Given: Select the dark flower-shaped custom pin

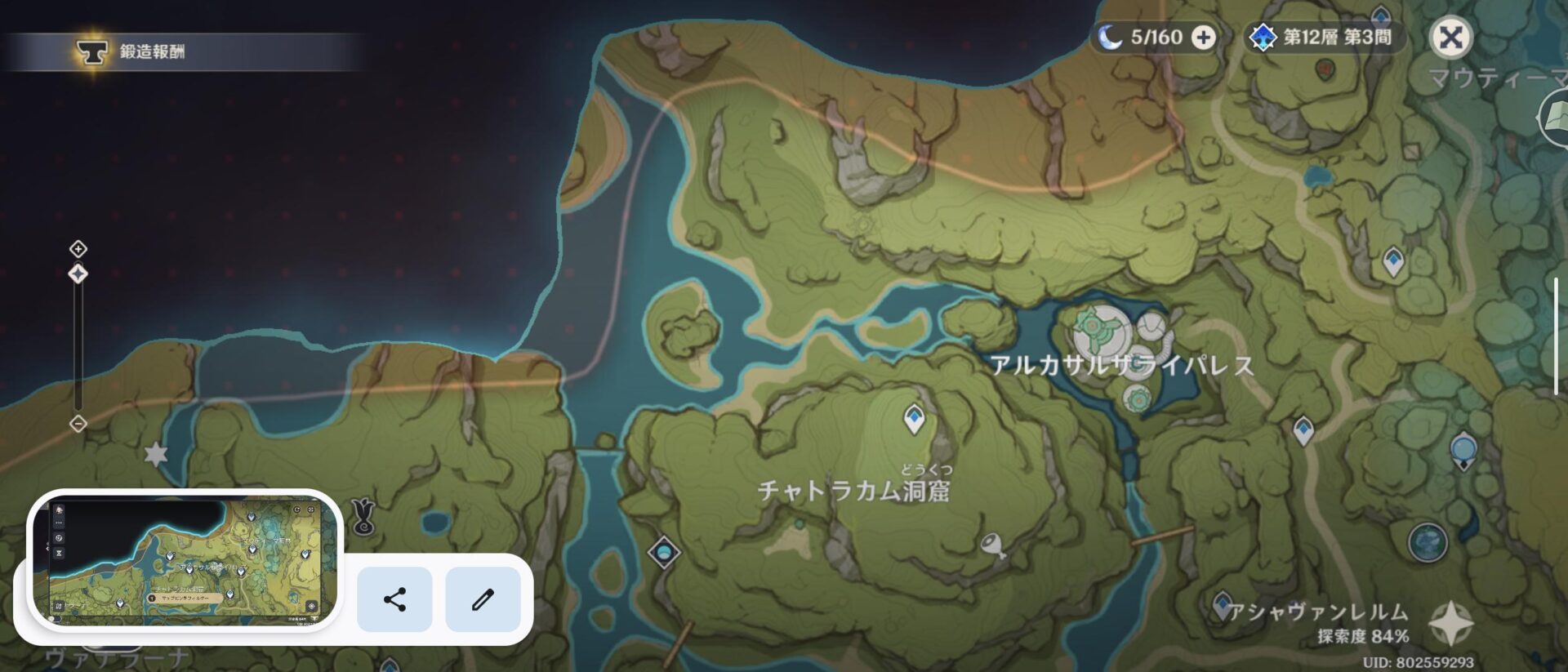Looking at the screenshot, I should 363,516.
